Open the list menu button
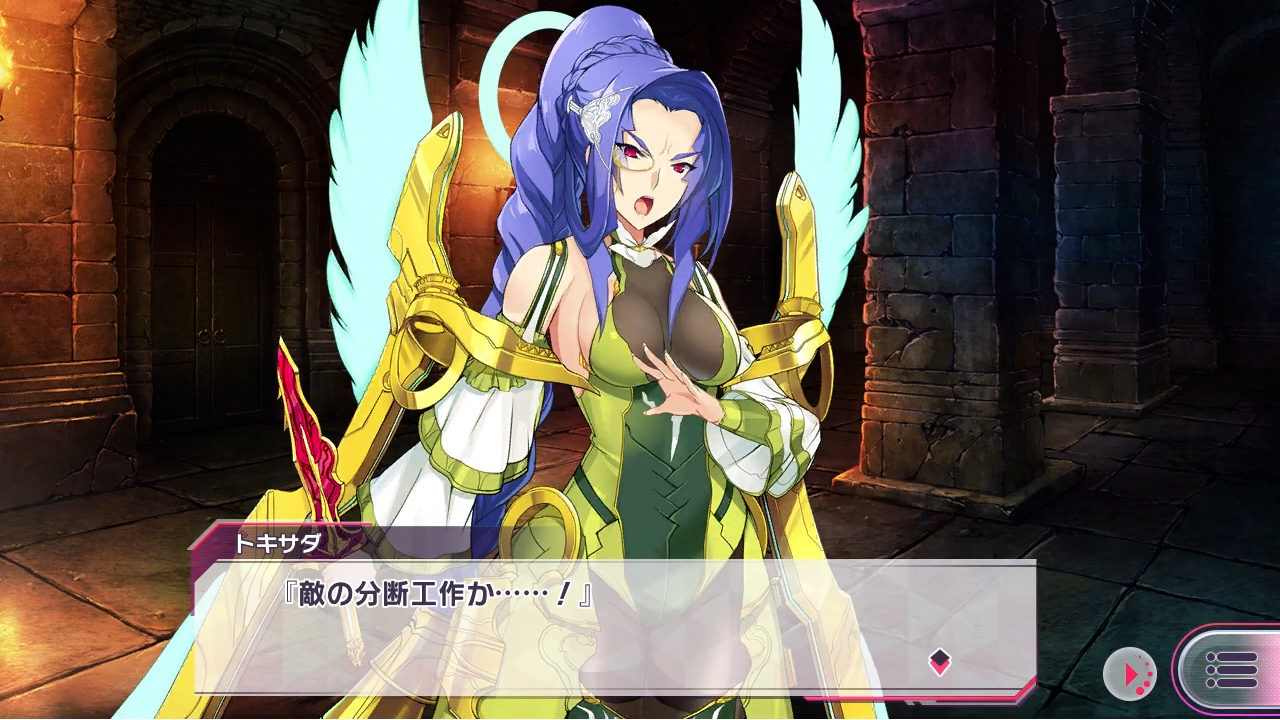1280x720 pixels. (x=1230, y=670)
